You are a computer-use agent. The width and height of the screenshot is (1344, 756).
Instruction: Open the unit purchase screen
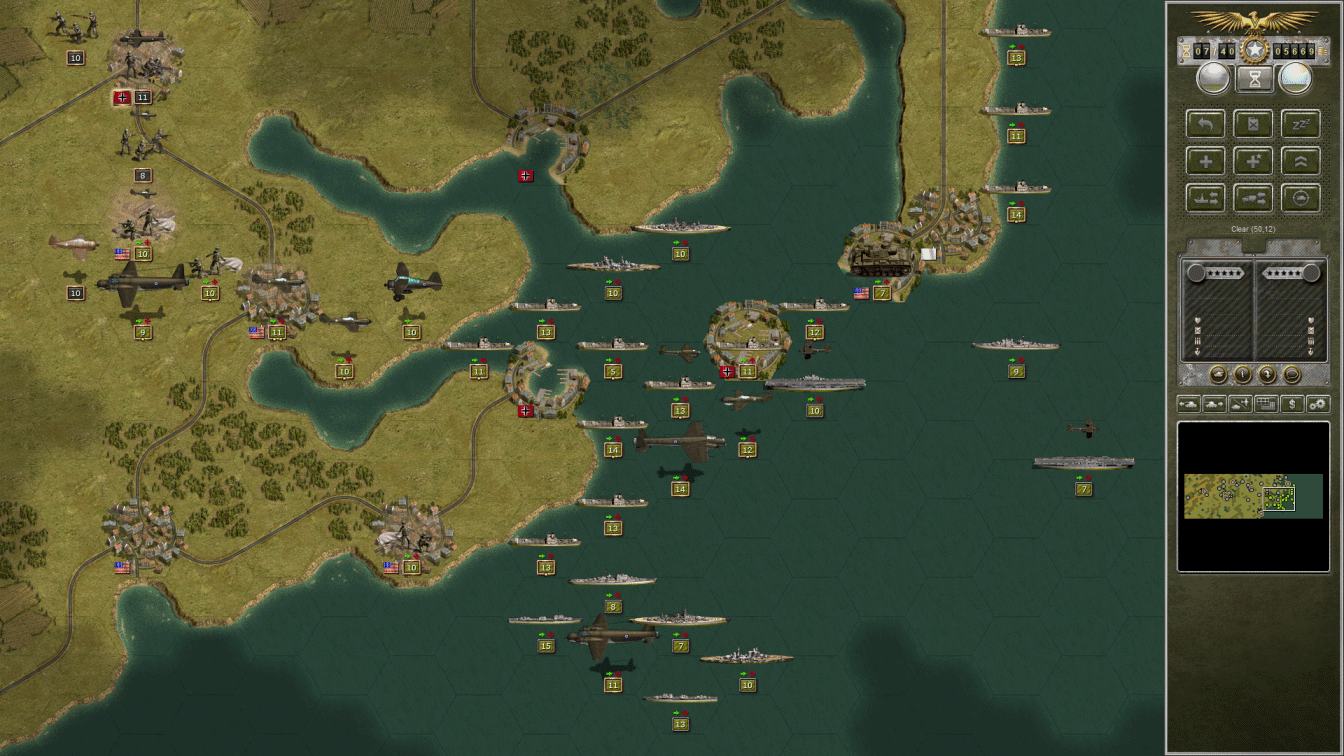(1292, 404)
